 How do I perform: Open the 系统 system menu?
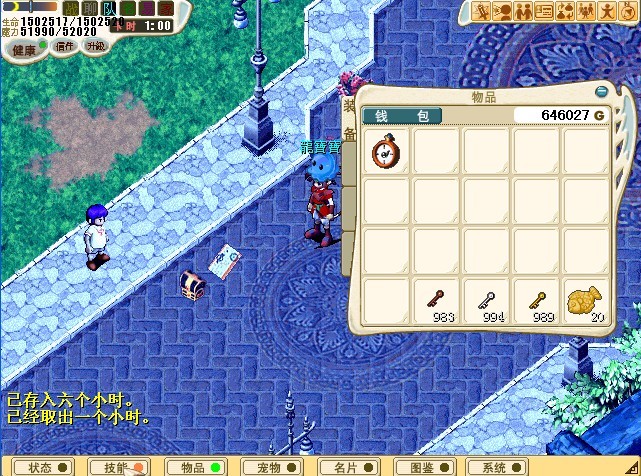(x=503, y=467)
